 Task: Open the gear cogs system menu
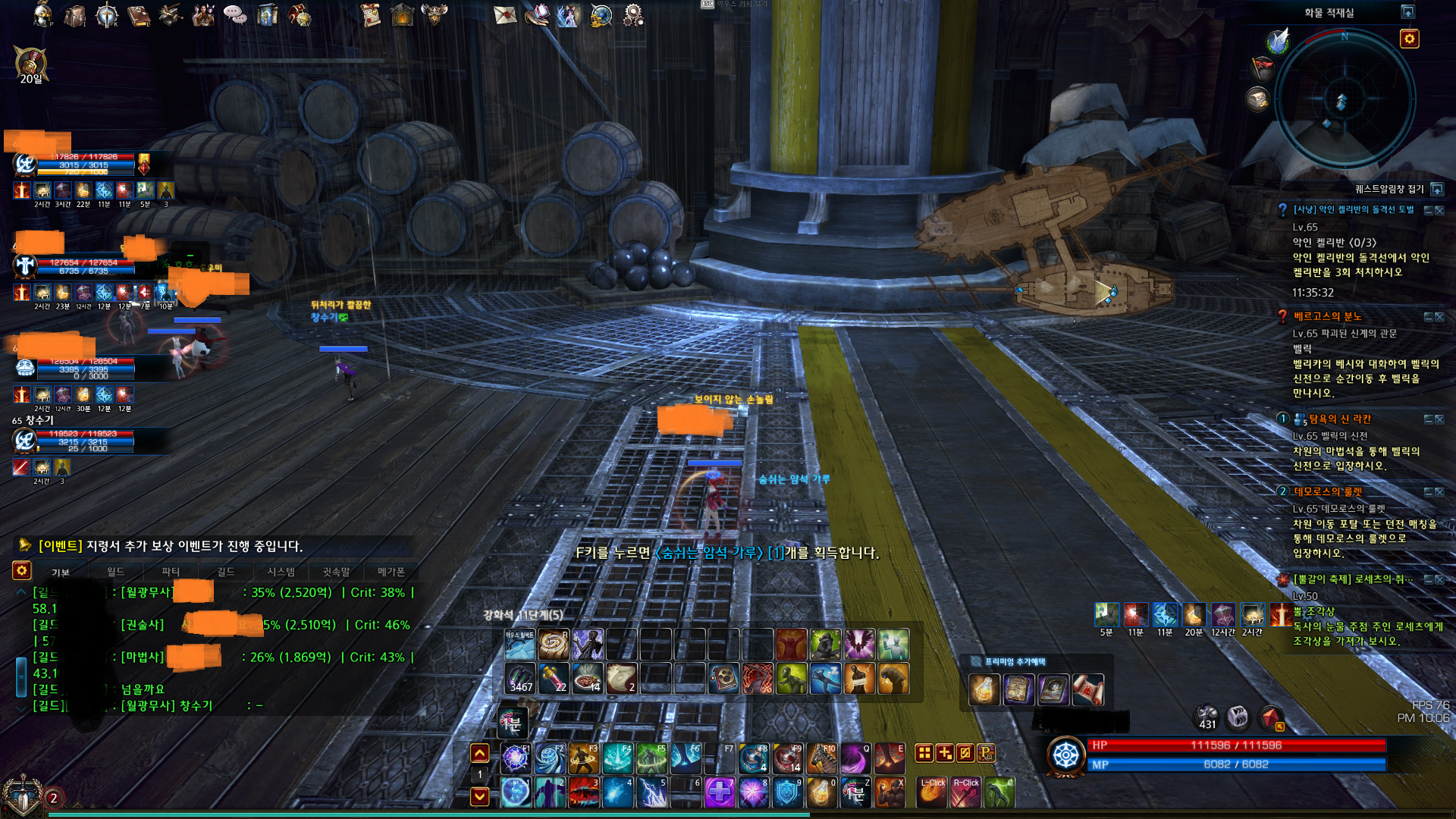coord(632,14)
